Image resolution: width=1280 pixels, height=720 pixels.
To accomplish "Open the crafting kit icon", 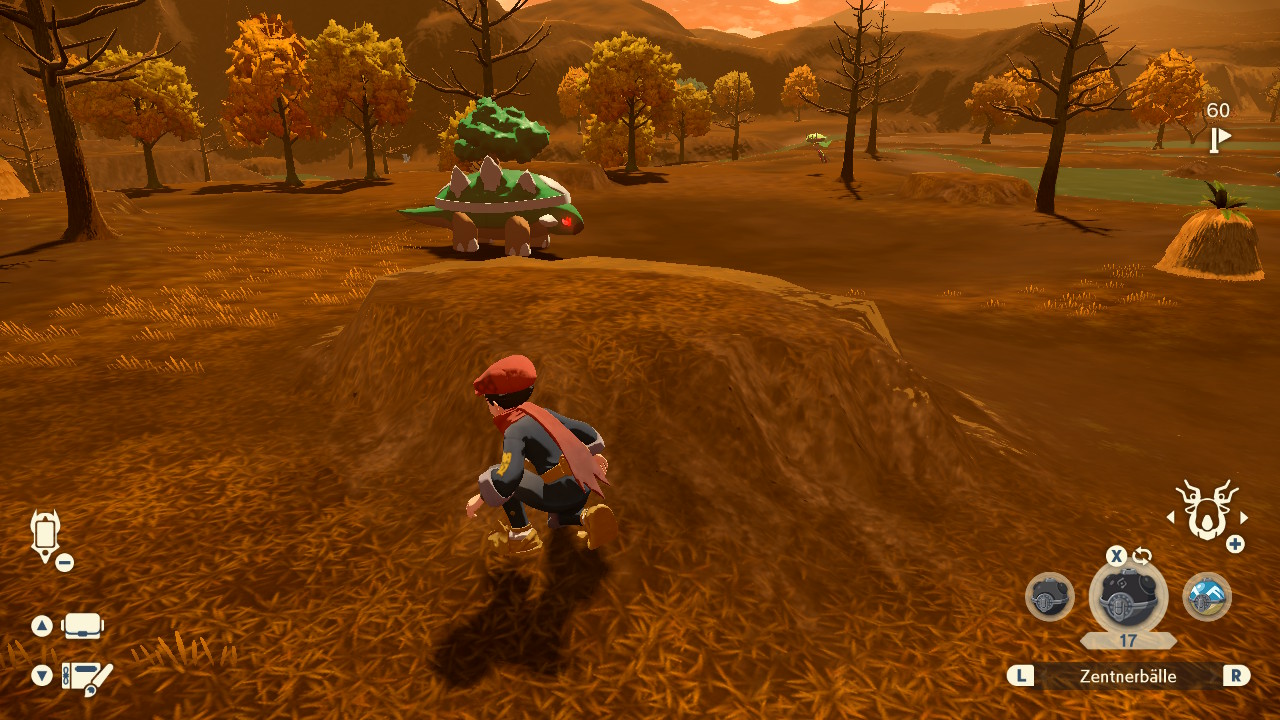I will (x=86, y=677).
